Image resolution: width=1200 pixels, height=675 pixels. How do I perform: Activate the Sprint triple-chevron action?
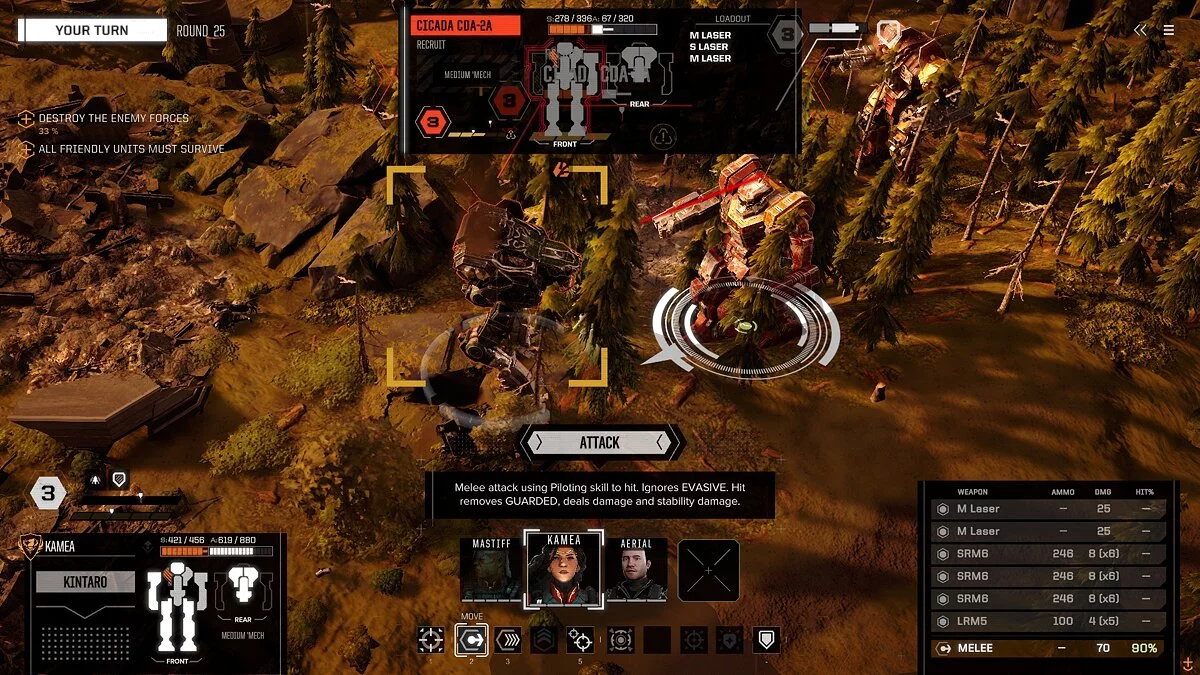point(508,640)
